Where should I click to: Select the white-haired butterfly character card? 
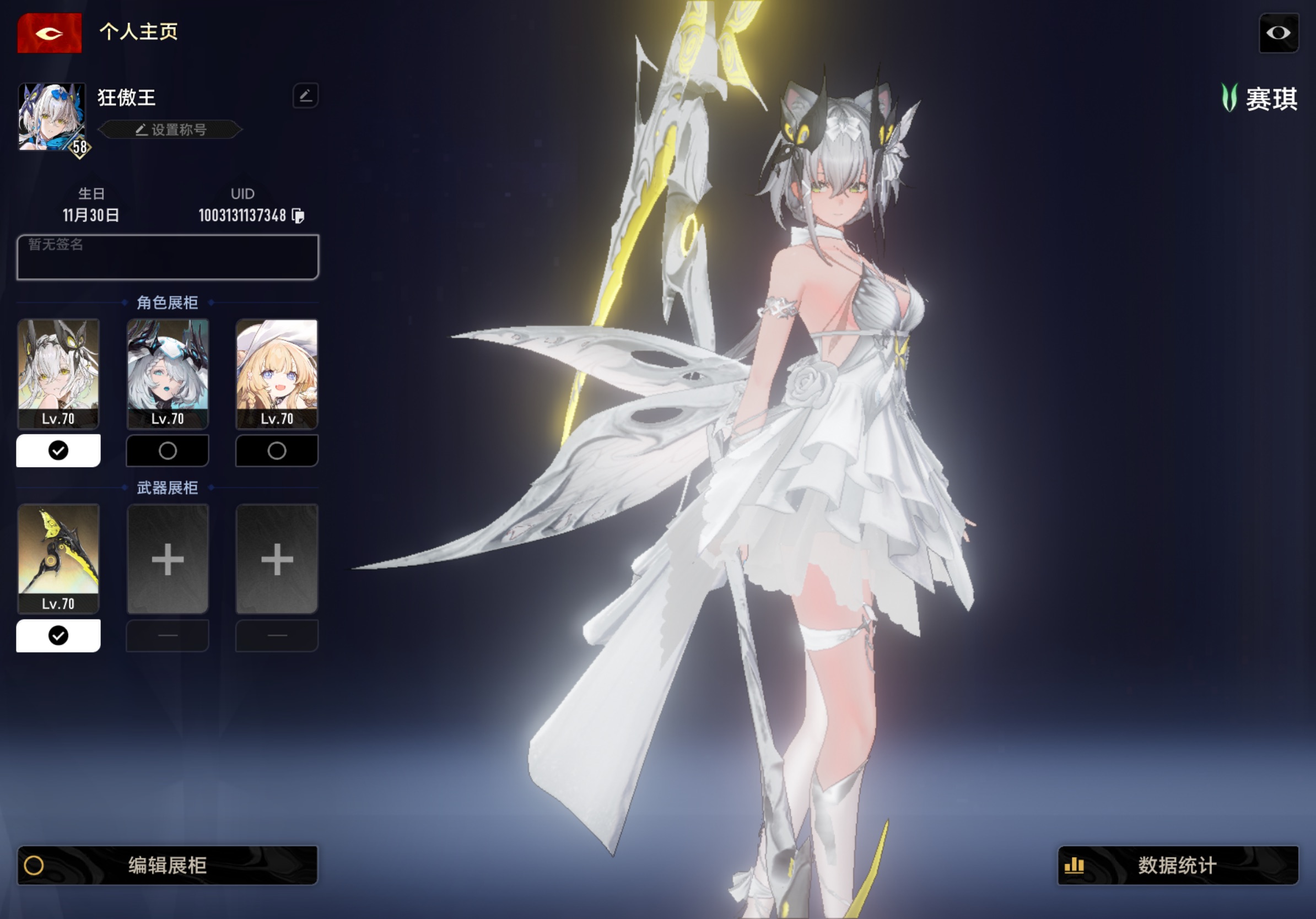58,374
